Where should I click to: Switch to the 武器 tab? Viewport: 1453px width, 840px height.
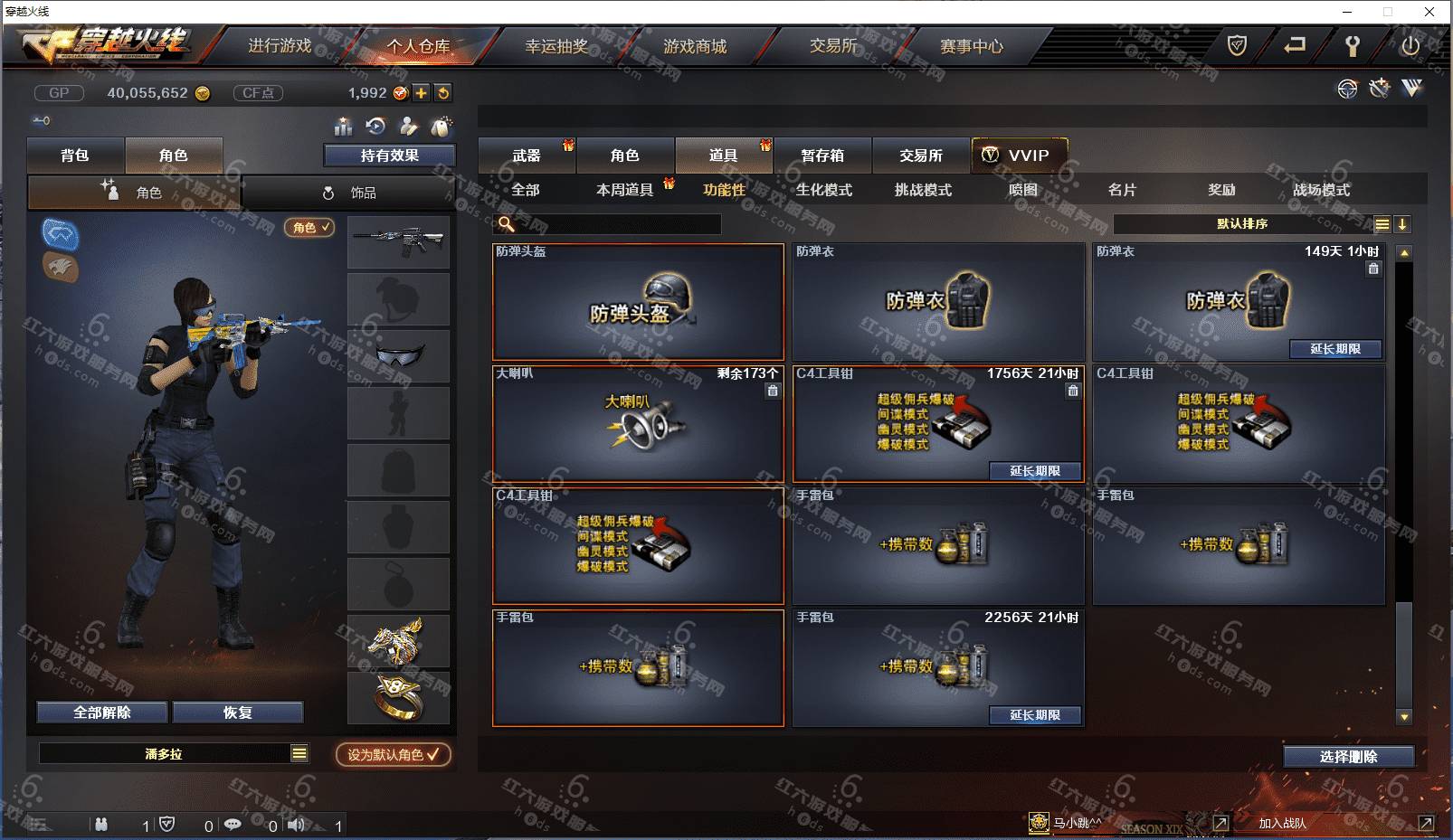[x=526, y=156]
